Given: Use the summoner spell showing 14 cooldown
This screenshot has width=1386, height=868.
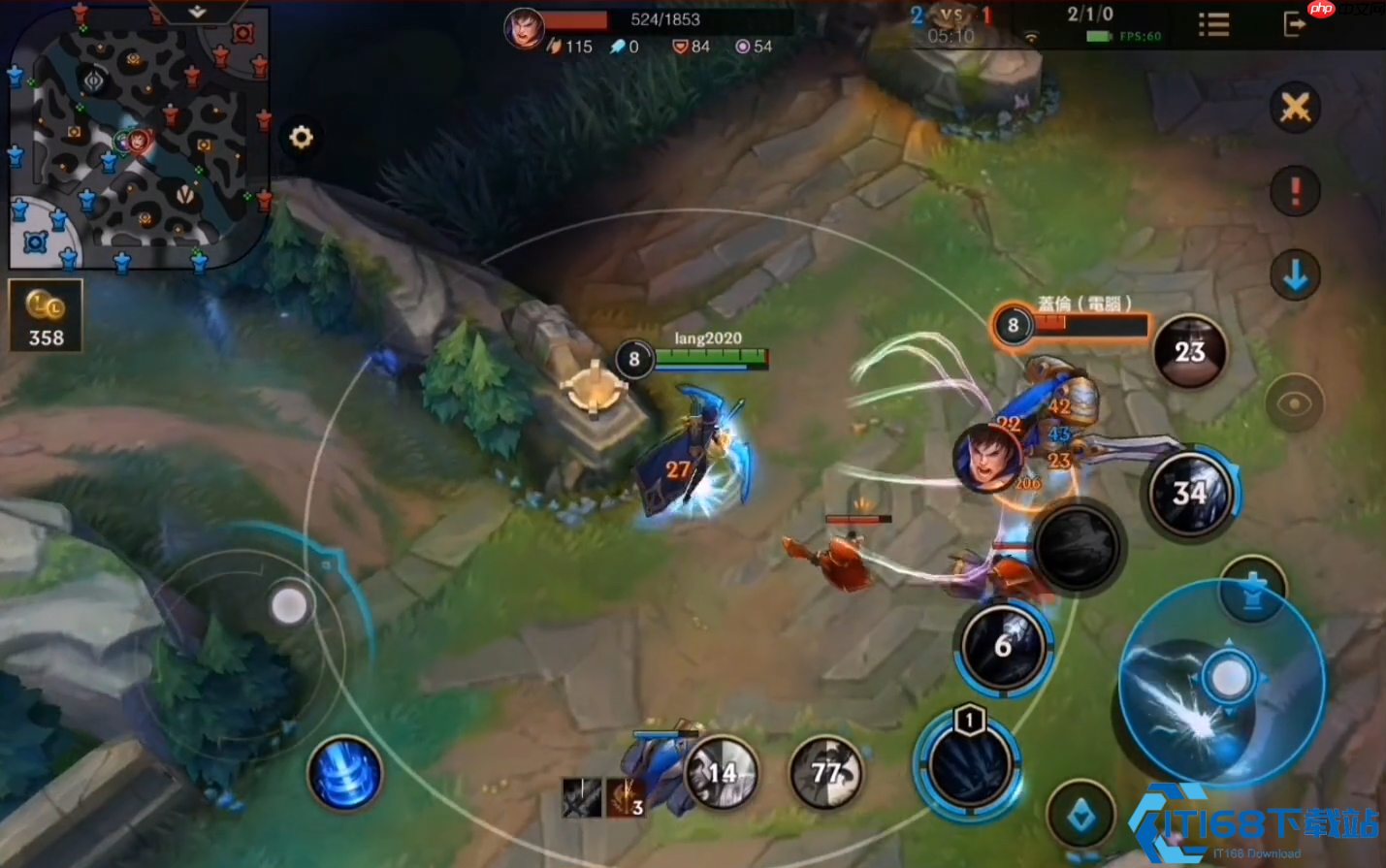Looking at the screenshot, I should point(722,773).
